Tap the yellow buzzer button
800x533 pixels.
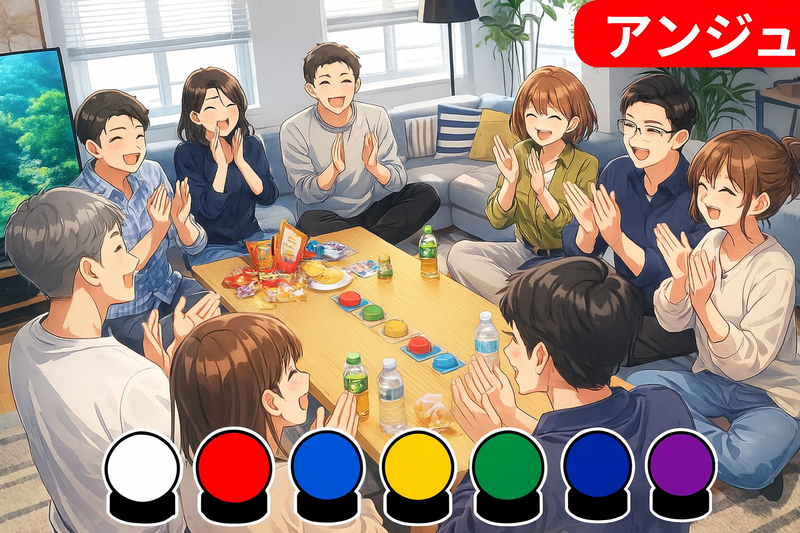tap(418, 468)
